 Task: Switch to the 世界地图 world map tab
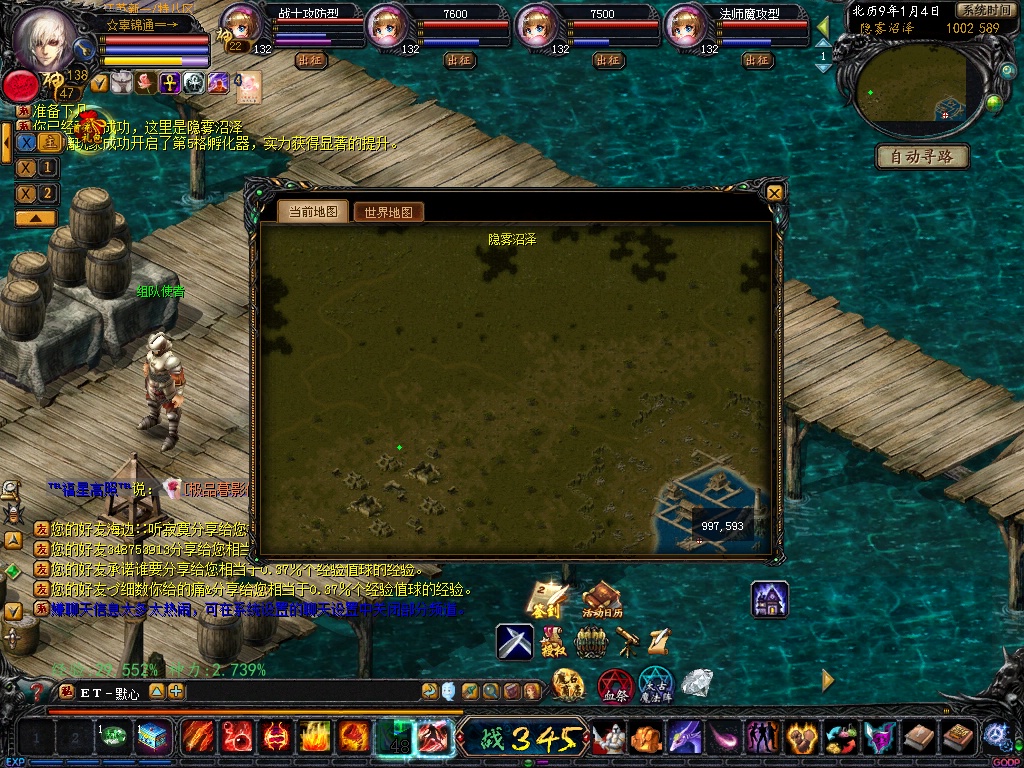389,212
